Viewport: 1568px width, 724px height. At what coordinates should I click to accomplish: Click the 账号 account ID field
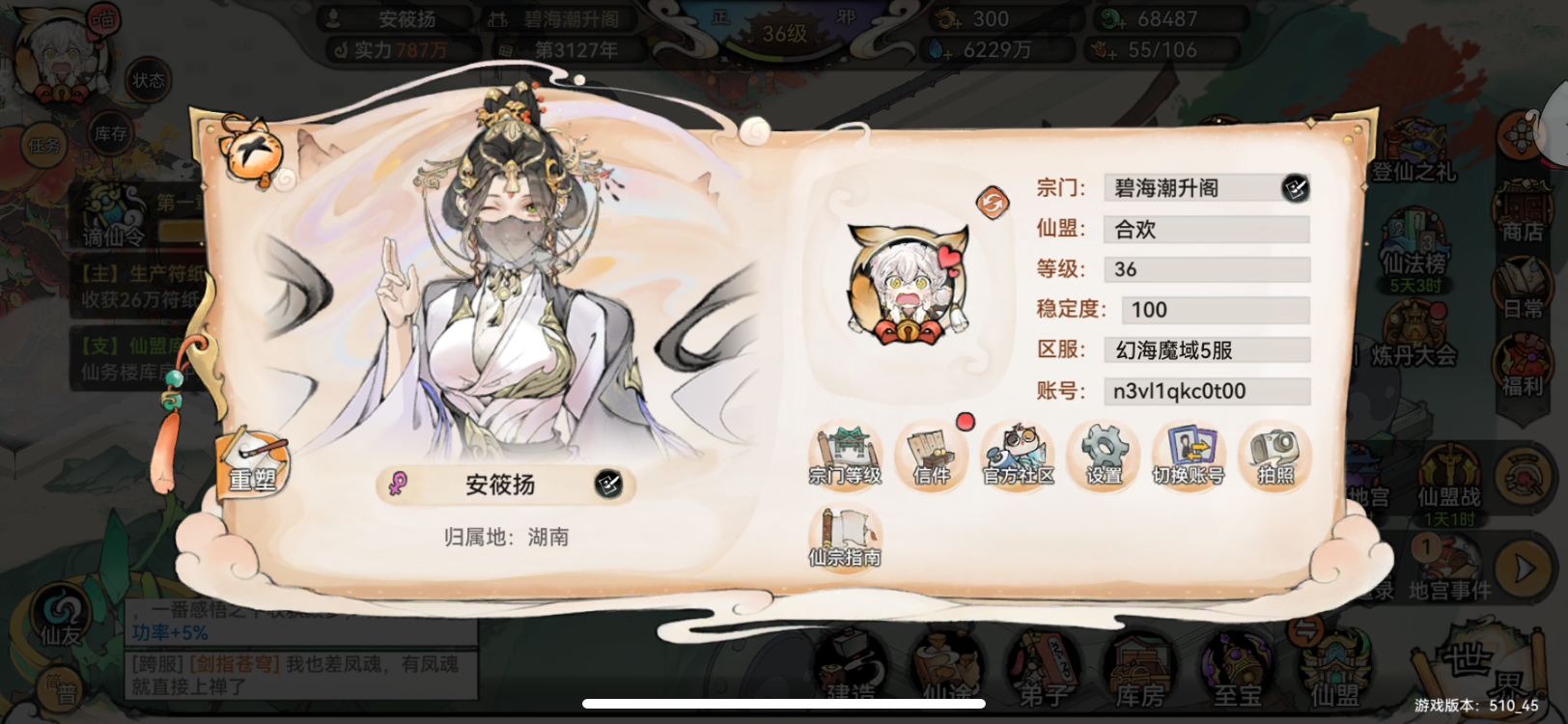point(1205,391)
